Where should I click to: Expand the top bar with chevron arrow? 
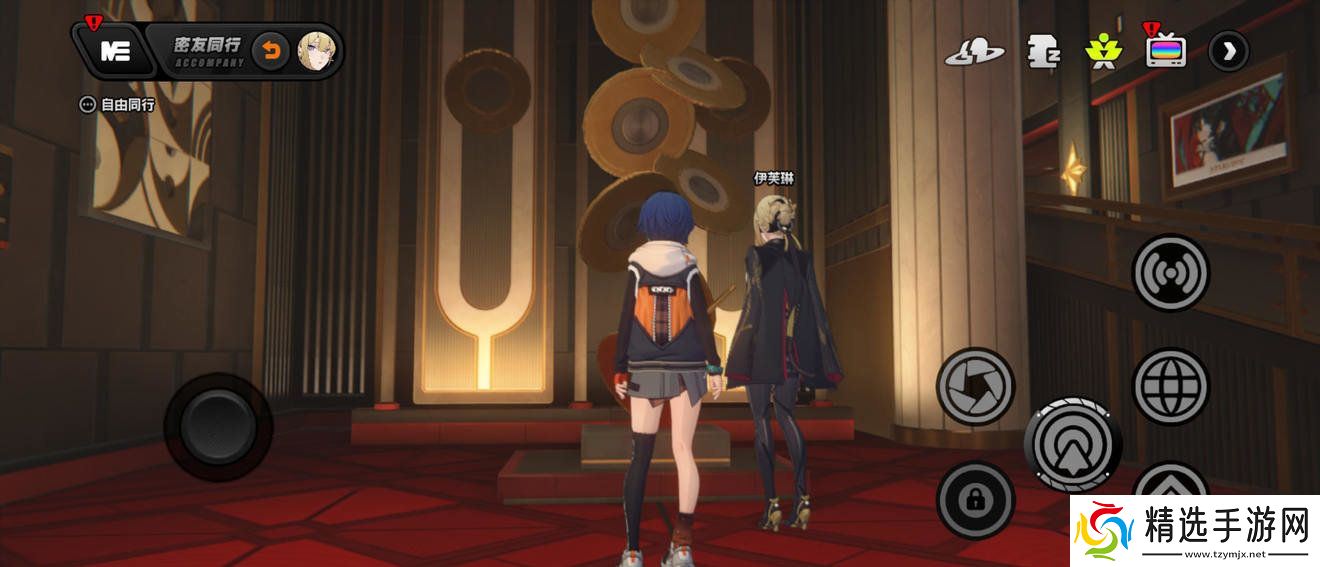[x=1228, y=51]
